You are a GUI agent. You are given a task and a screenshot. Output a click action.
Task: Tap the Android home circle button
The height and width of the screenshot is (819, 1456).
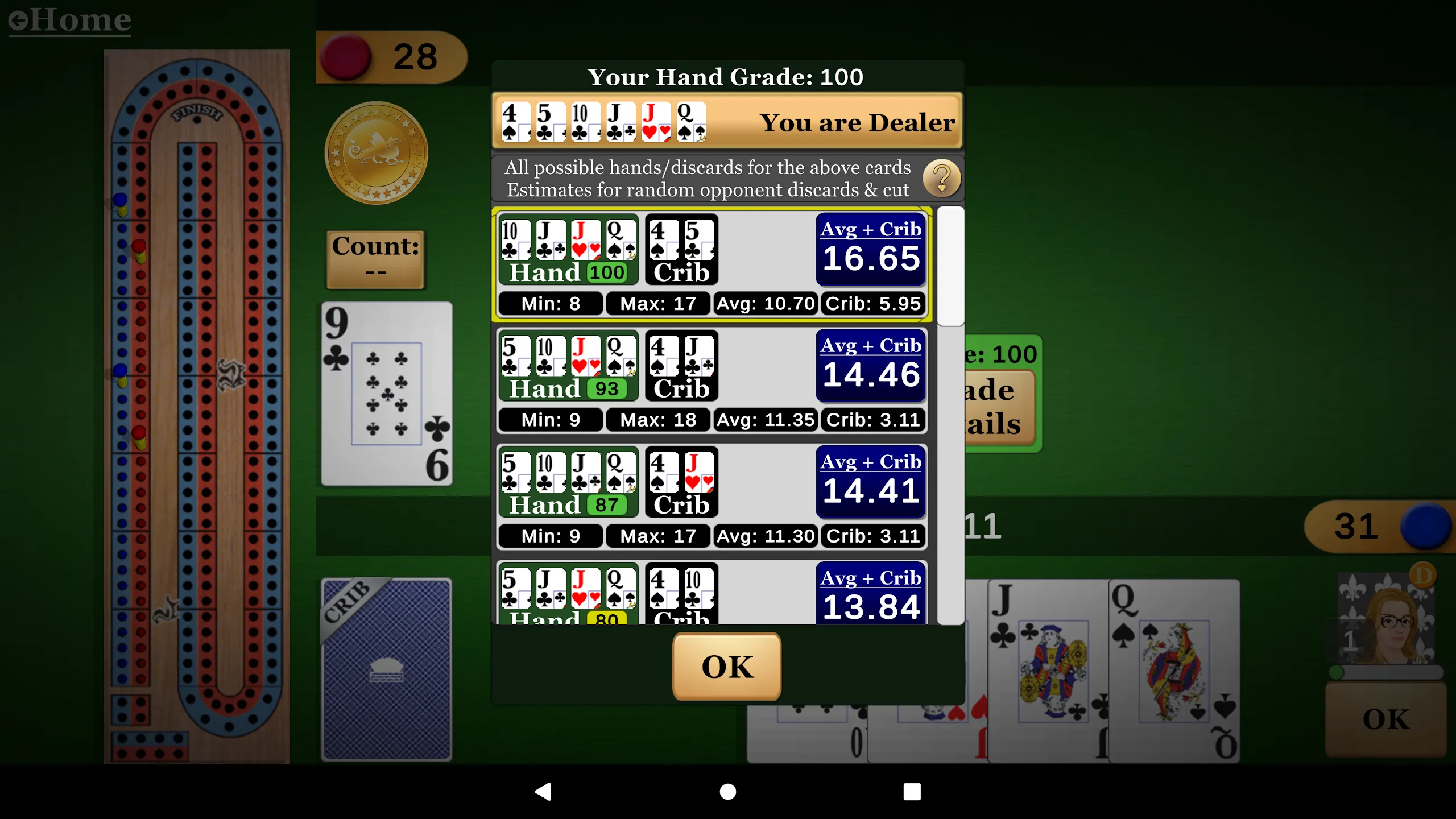click(x=727, y=791)
